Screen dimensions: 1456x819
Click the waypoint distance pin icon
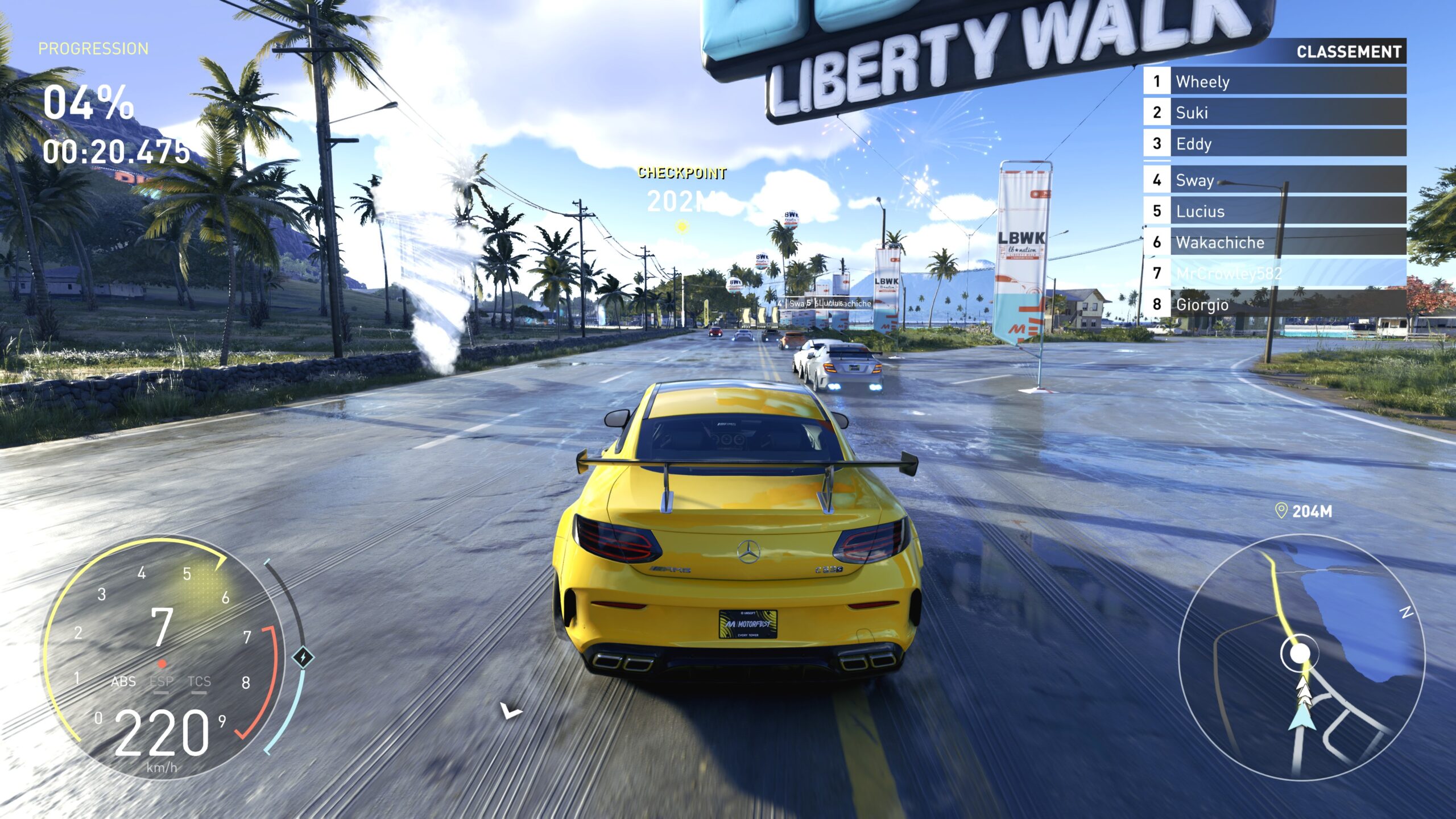tap(1281, 511)
